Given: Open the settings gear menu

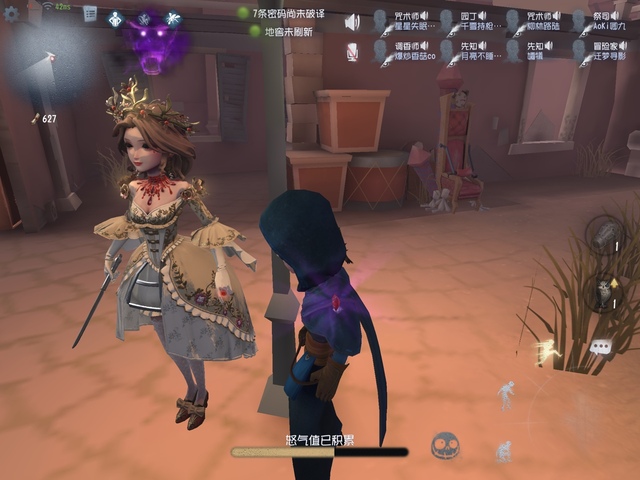Looking at the screenshot, I should click(12, 14).
